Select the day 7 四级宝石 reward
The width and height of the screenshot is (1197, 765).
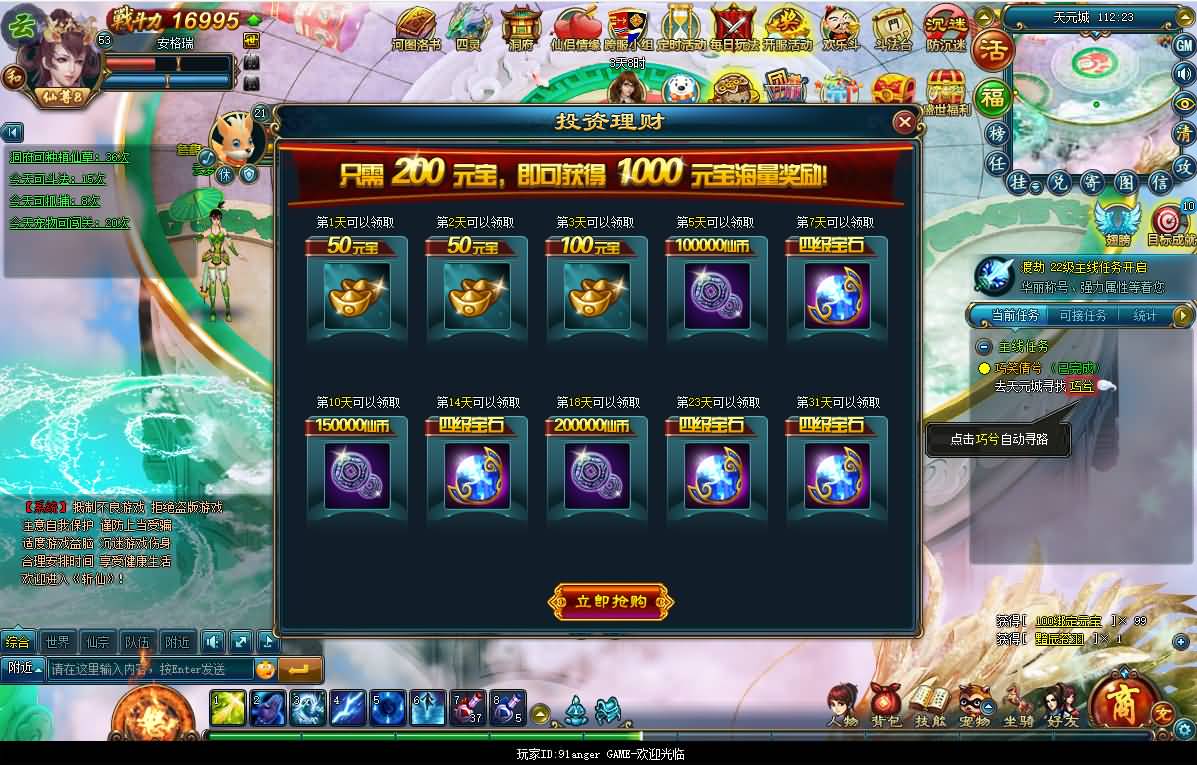click(836, 295)
